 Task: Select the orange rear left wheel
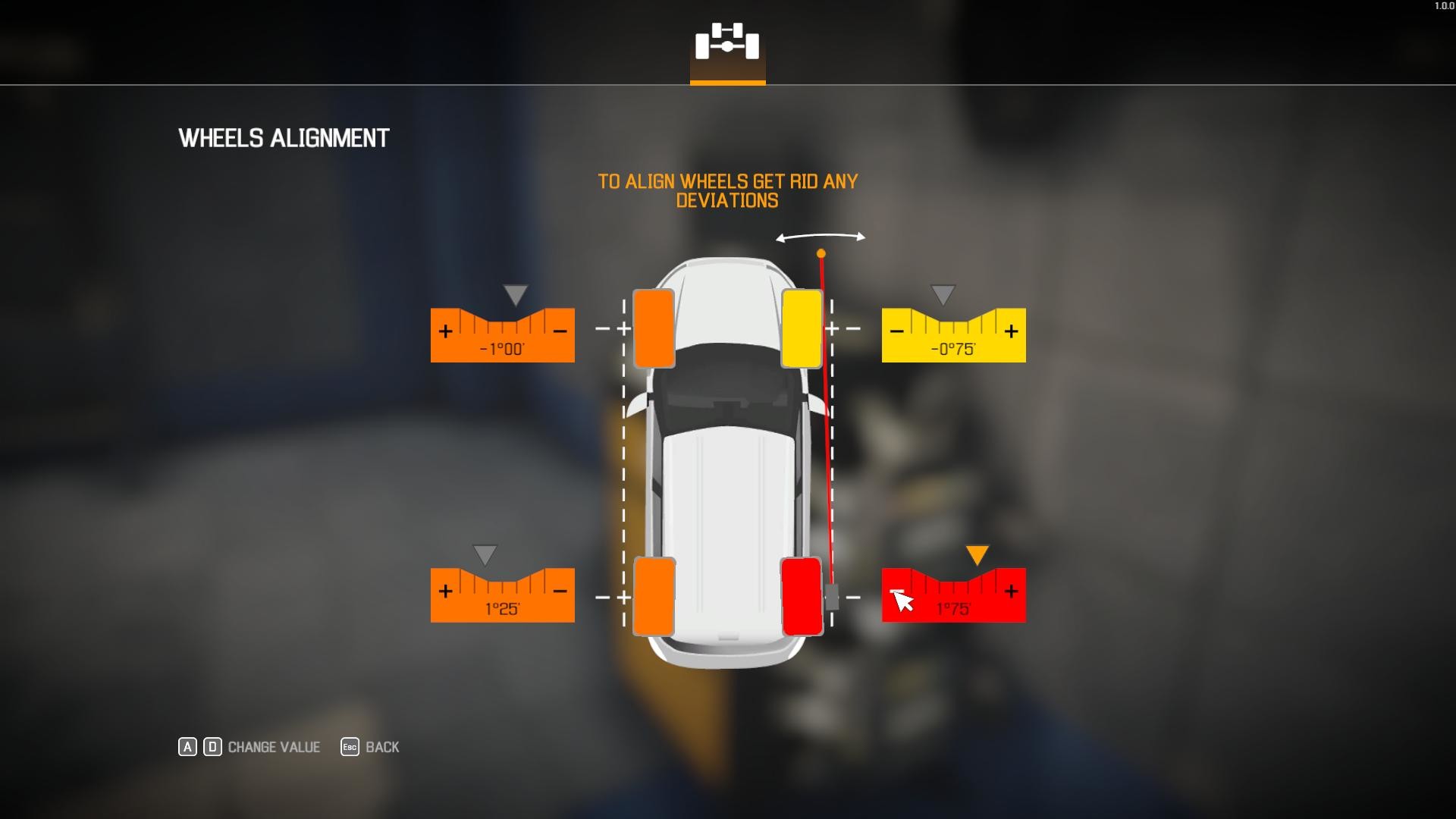pyautogui.click(x=657, y=595)
